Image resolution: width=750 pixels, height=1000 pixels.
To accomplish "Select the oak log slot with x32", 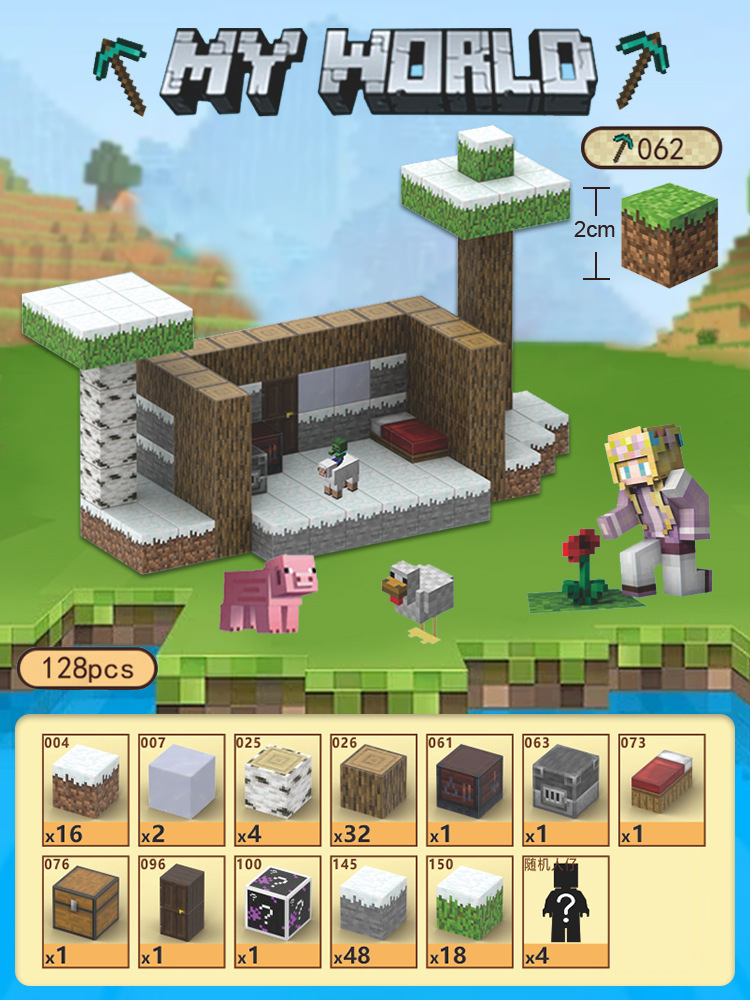I will (373, 790).
